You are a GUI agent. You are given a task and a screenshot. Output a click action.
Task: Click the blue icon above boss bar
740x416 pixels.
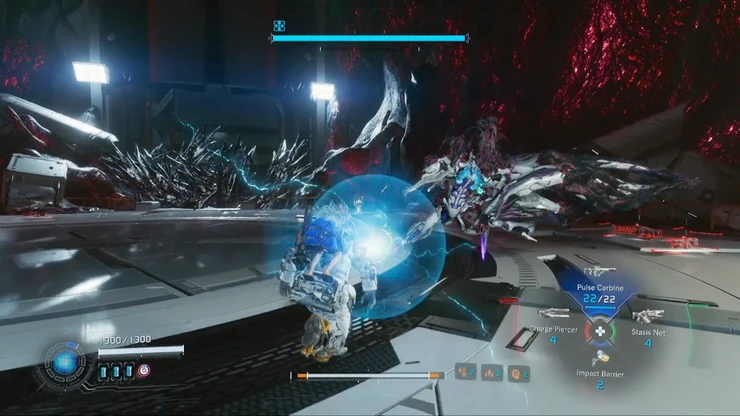pyautogui.click(x=280, y=26)
